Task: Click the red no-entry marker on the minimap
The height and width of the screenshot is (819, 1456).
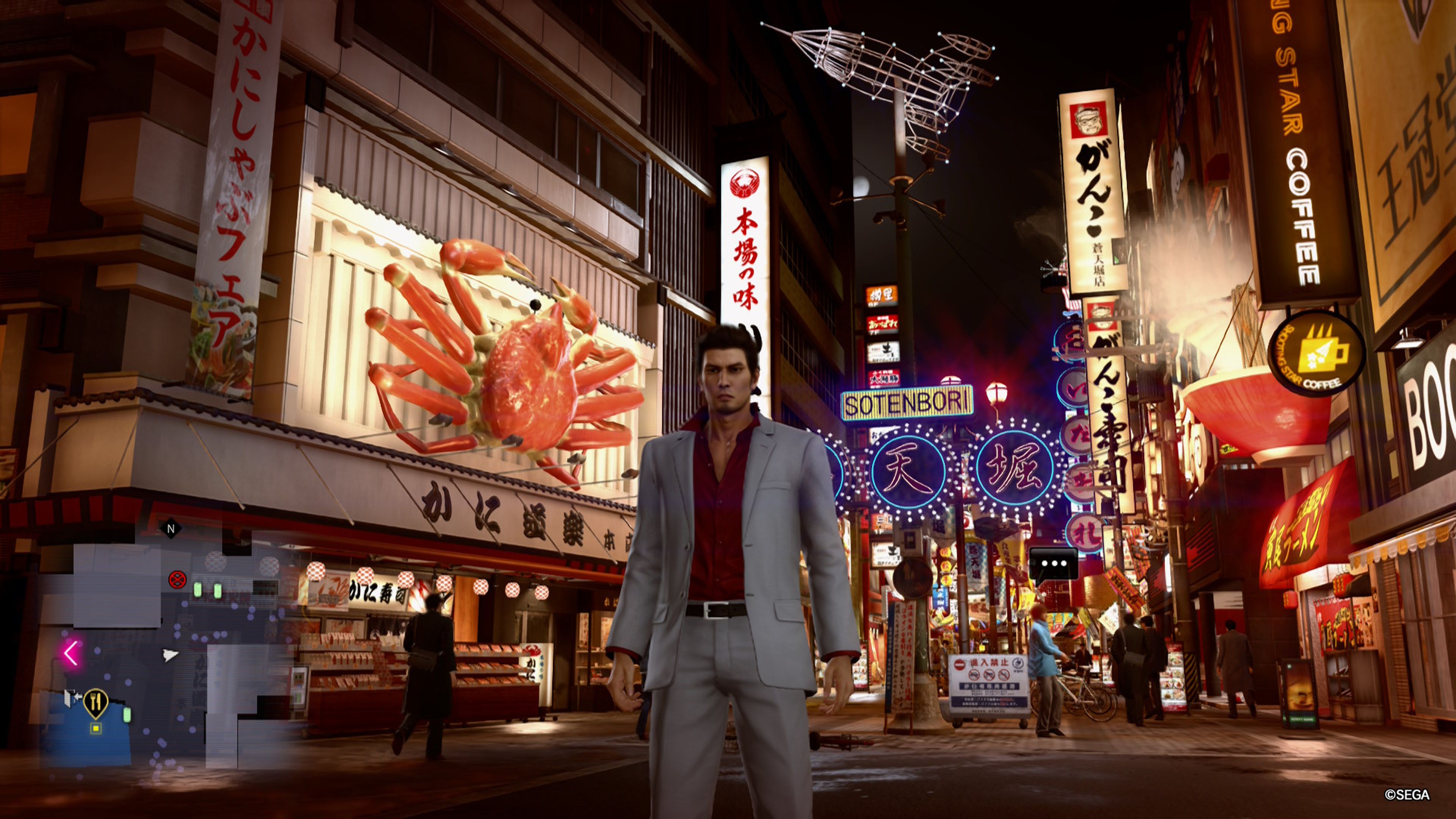Action: coord(177,580)
